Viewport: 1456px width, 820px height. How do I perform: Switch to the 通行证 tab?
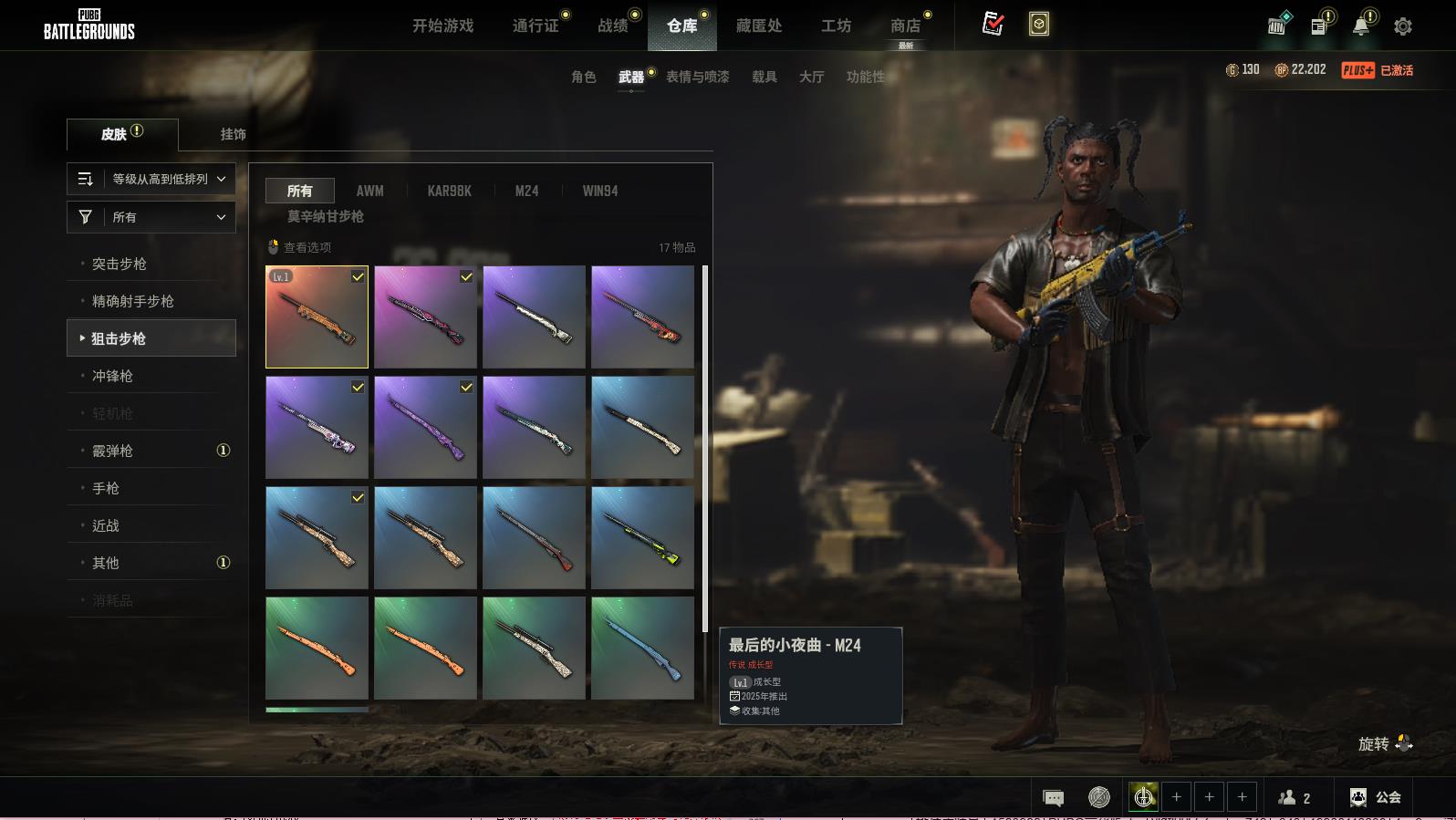coord(536,26)
